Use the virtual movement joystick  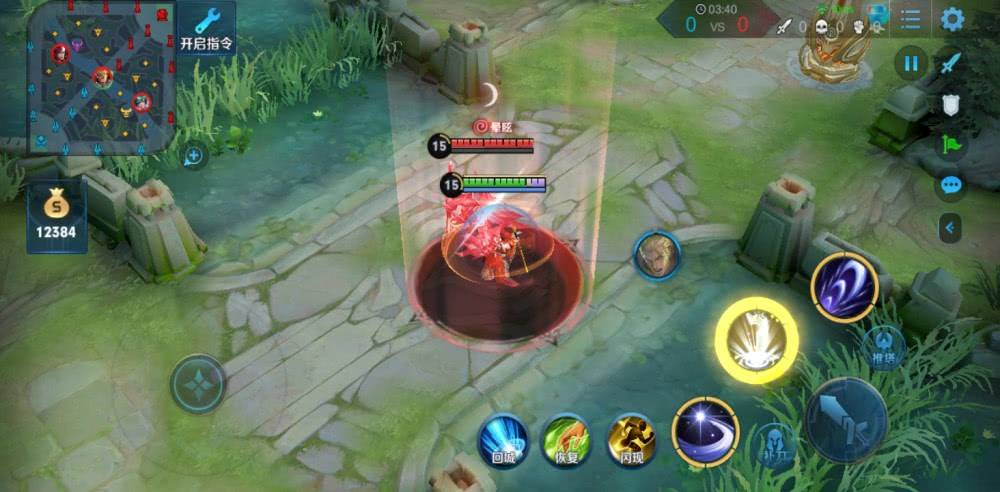(198, 384)
